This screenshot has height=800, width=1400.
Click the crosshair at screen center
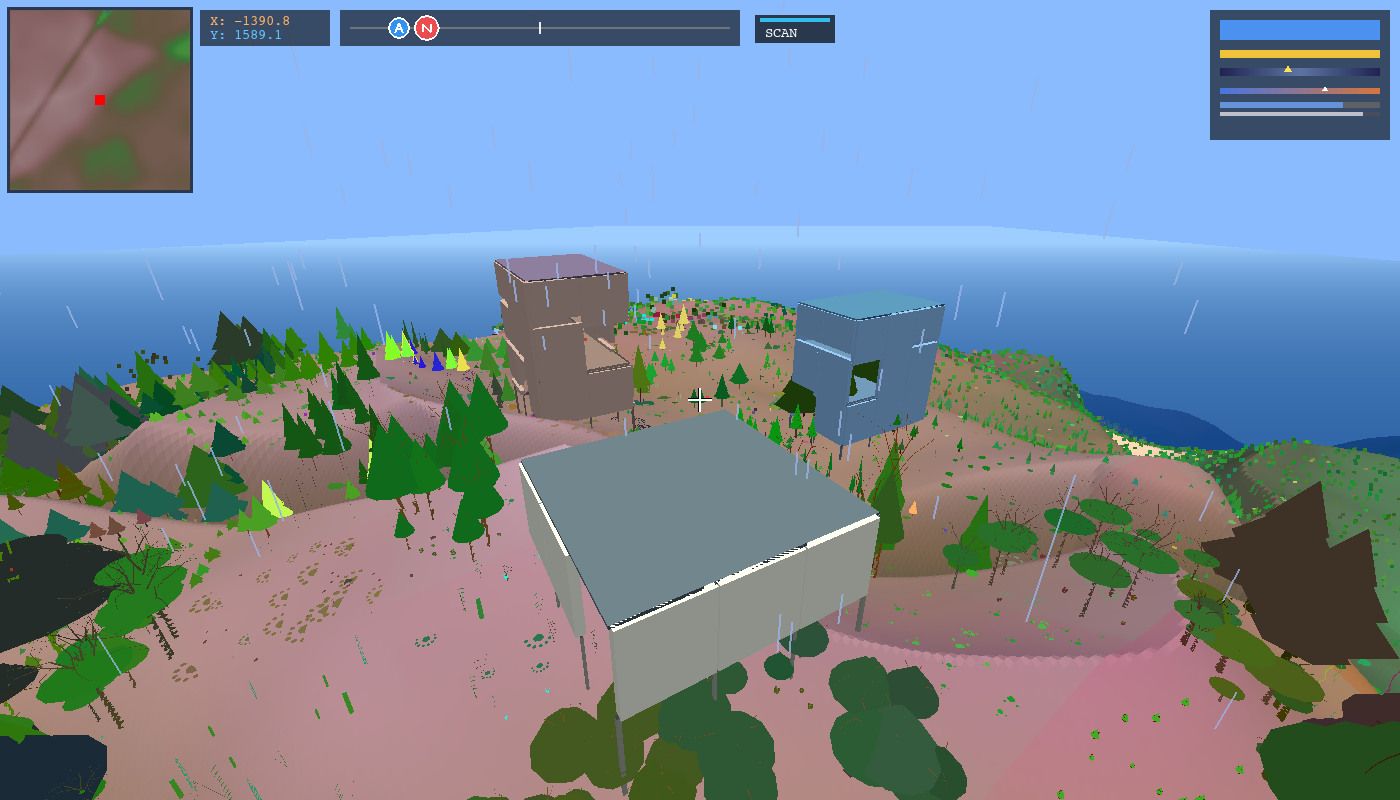700,400
